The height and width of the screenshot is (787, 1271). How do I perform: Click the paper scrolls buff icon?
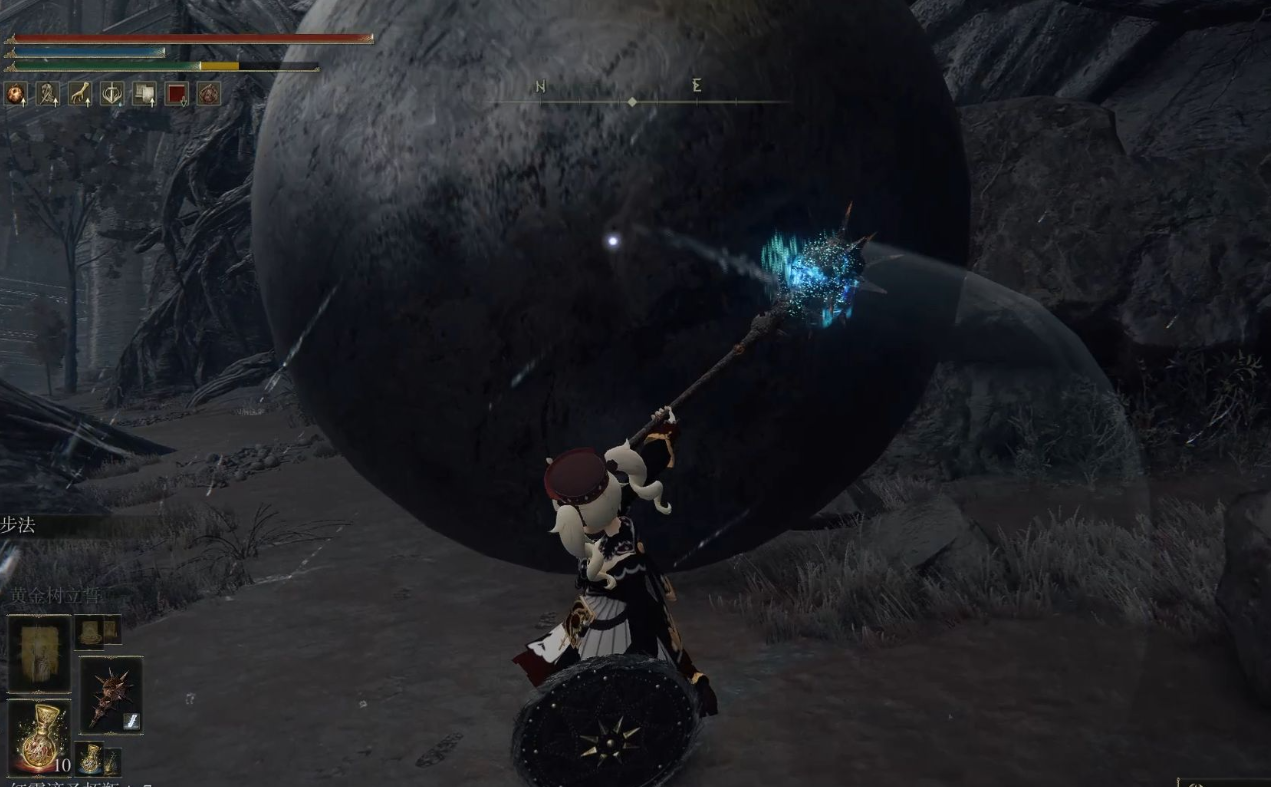144,94
